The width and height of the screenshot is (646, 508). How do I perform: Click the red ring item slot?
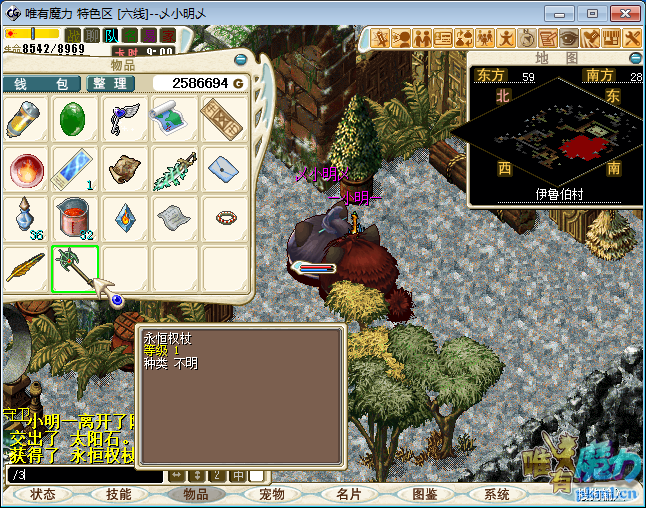click(225, 217)
